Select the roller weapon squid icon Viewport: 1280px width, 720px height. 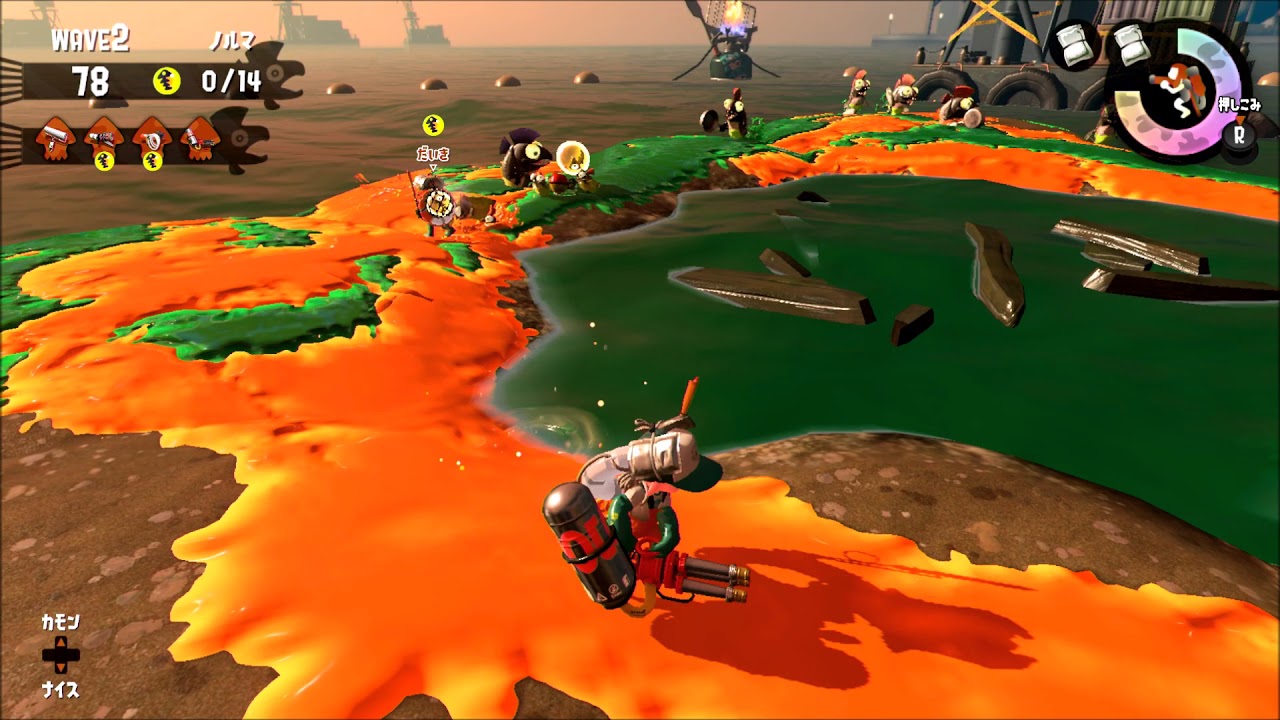tap(55, 135)
